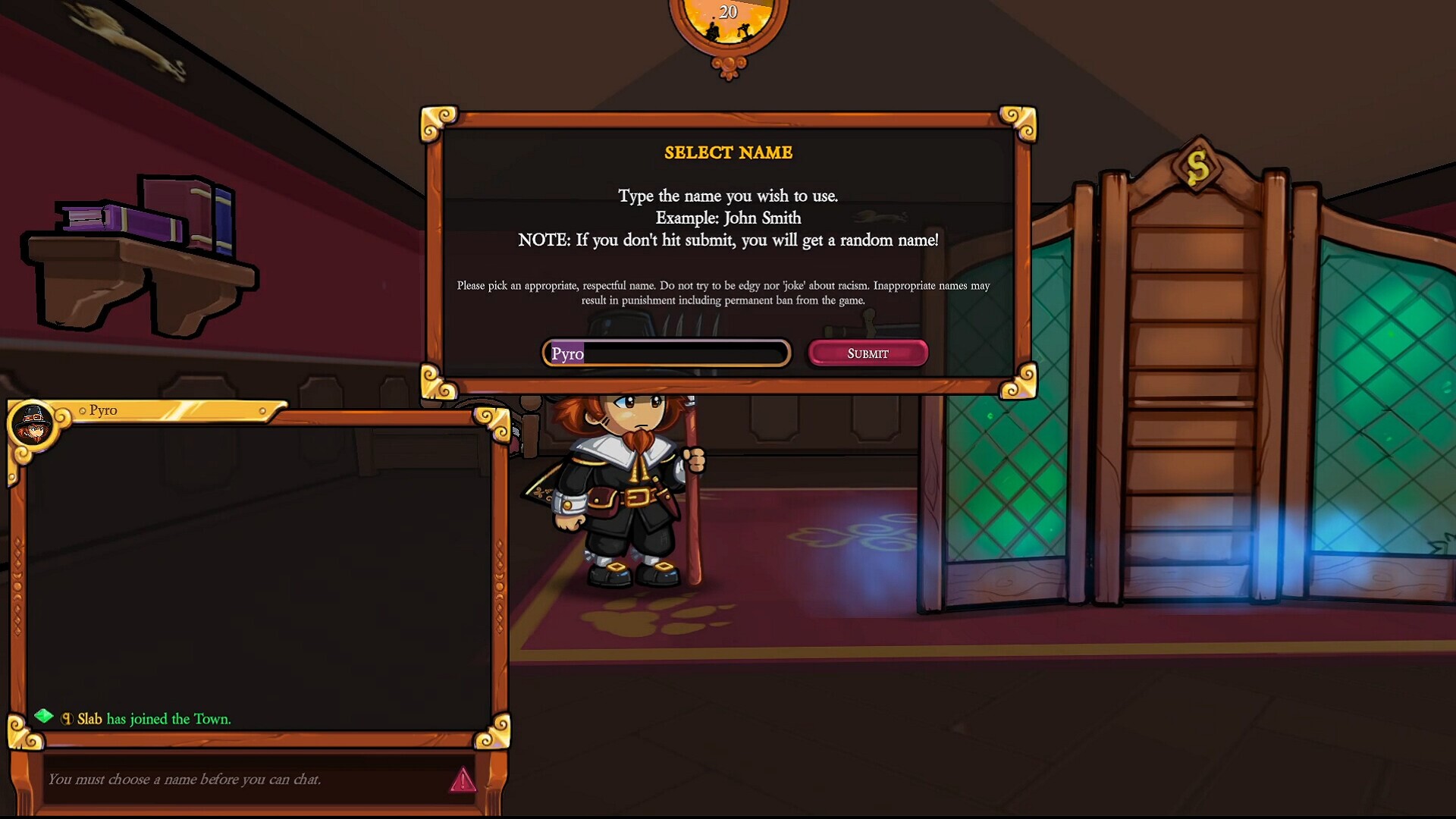Click the chat bubble icon before Slab's name

pyautogui.click(x=67, y=718)
